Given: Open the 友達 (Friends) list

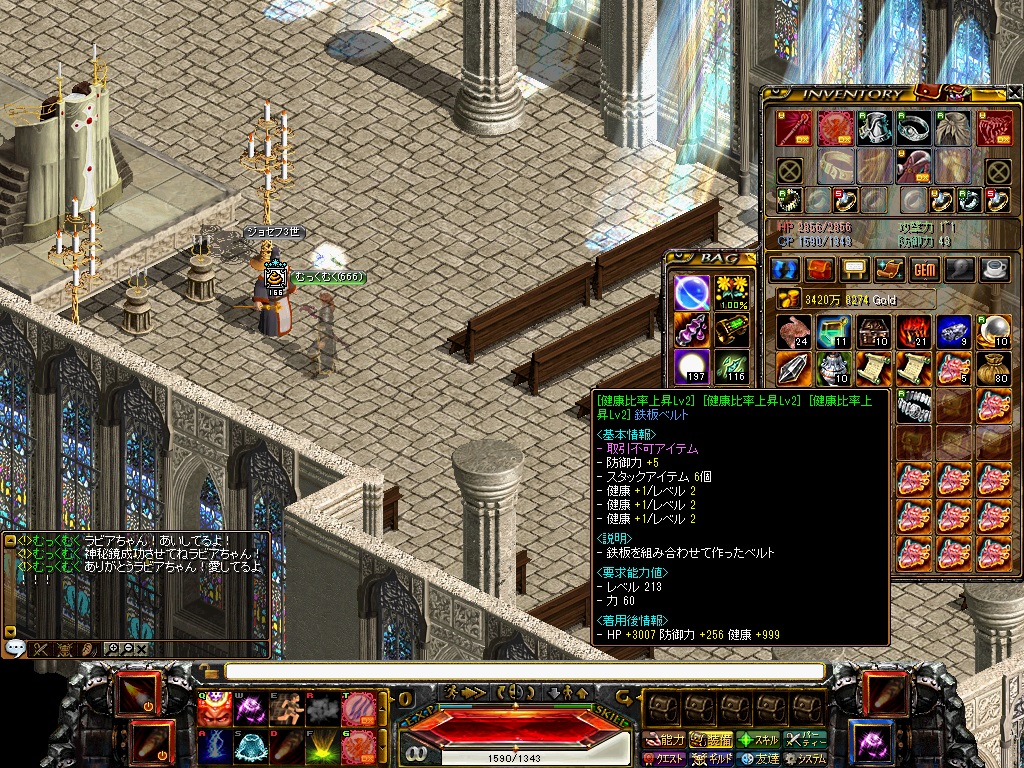Looking at the screenshot, I should pos(758,759).
